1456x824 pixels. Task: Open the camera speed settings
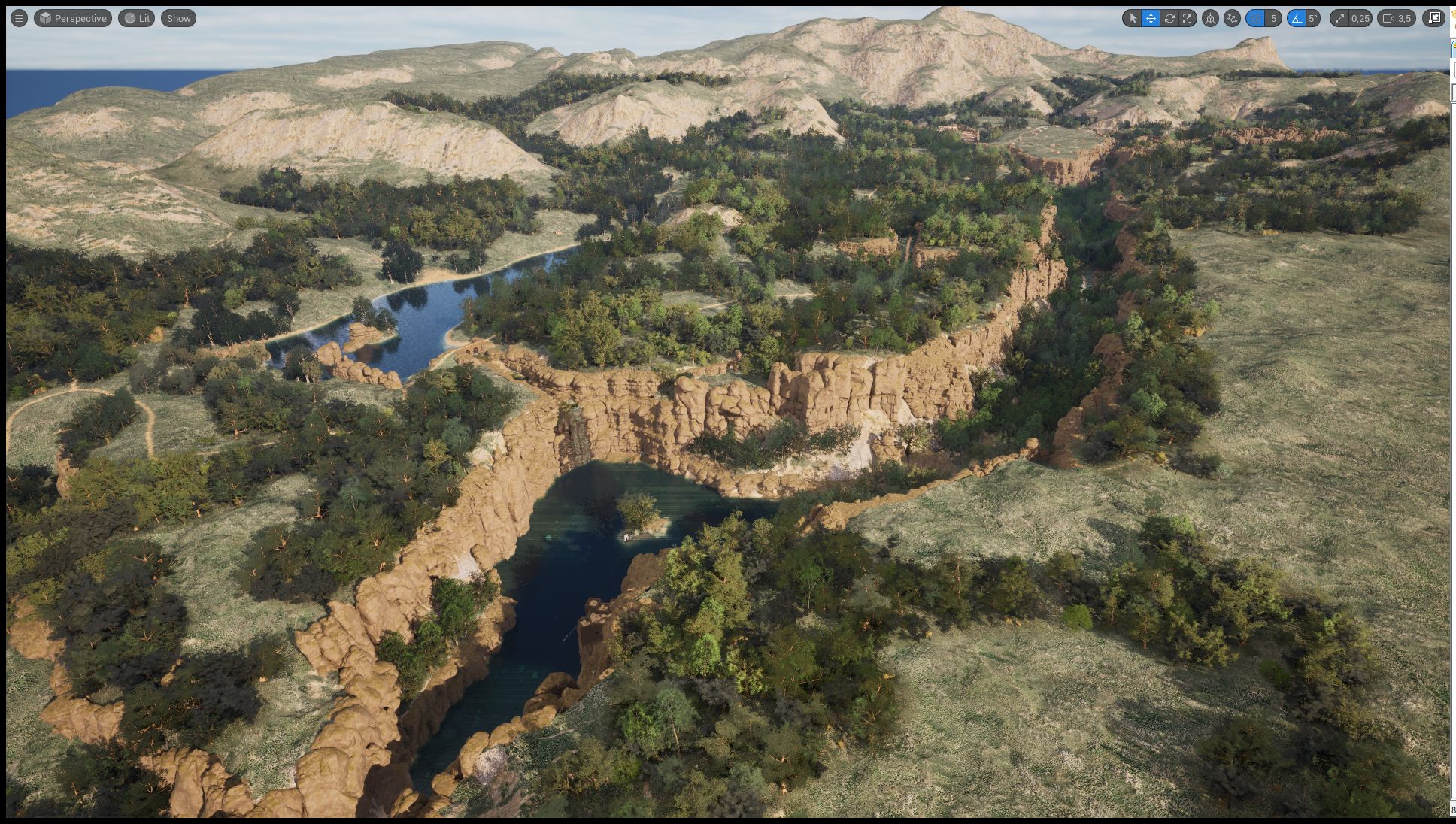pos(1388,18)
